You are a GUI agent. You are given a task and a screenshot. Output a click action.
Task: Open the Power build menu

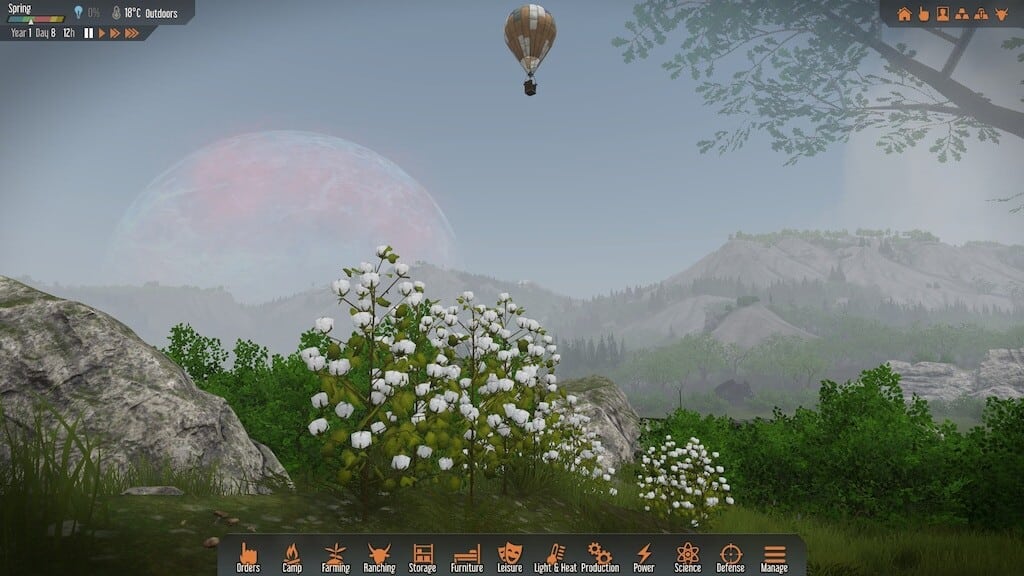coord(644,556)
